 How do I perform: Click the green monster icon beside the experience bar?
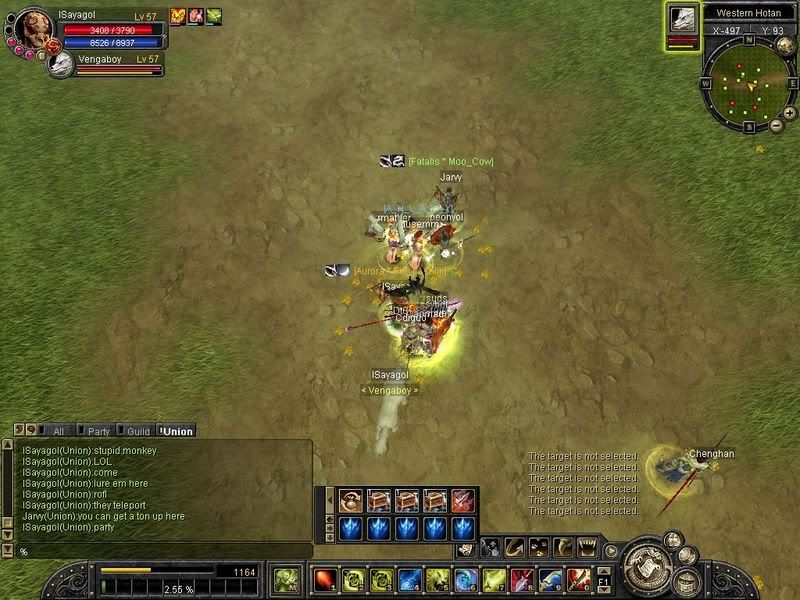pos(286,579)
